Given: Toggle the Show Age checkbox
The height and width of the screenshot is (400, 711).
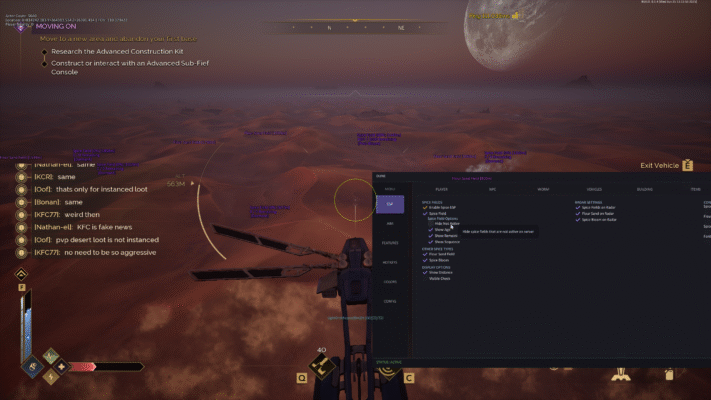Looking at the screenshot, I should tap(431, 230).
